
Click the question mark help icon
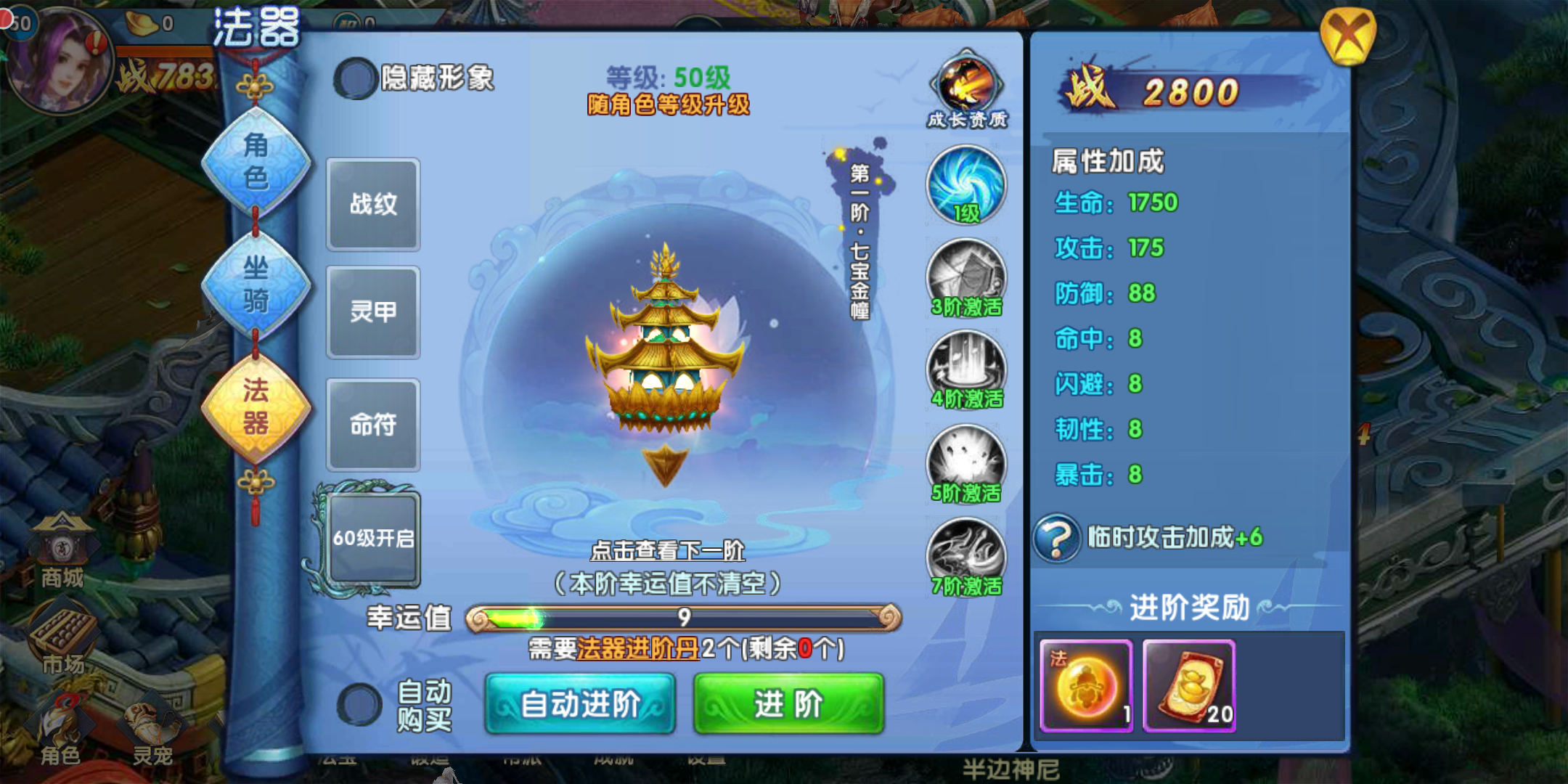[x=1057, y=538]
